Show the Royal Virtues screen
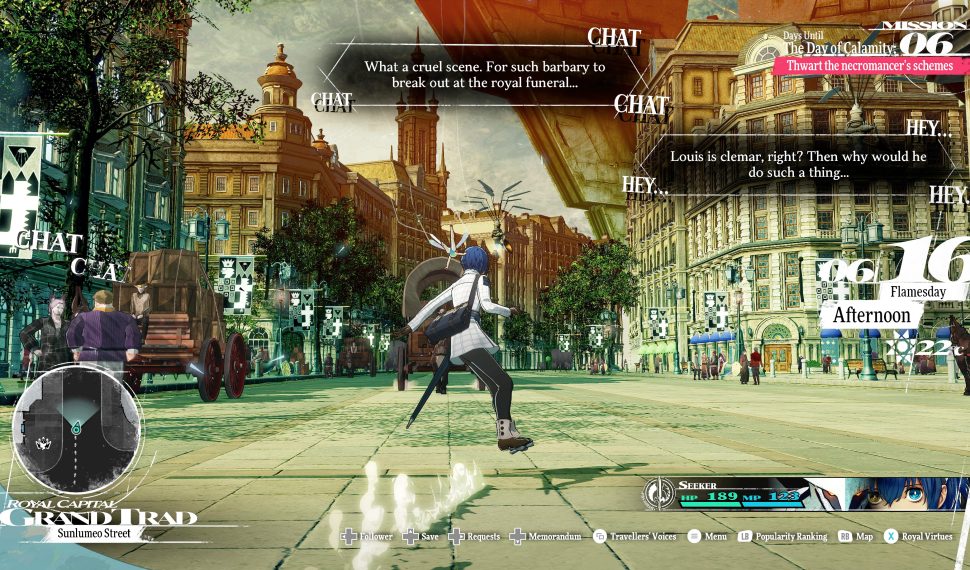 tap(924, 537)
